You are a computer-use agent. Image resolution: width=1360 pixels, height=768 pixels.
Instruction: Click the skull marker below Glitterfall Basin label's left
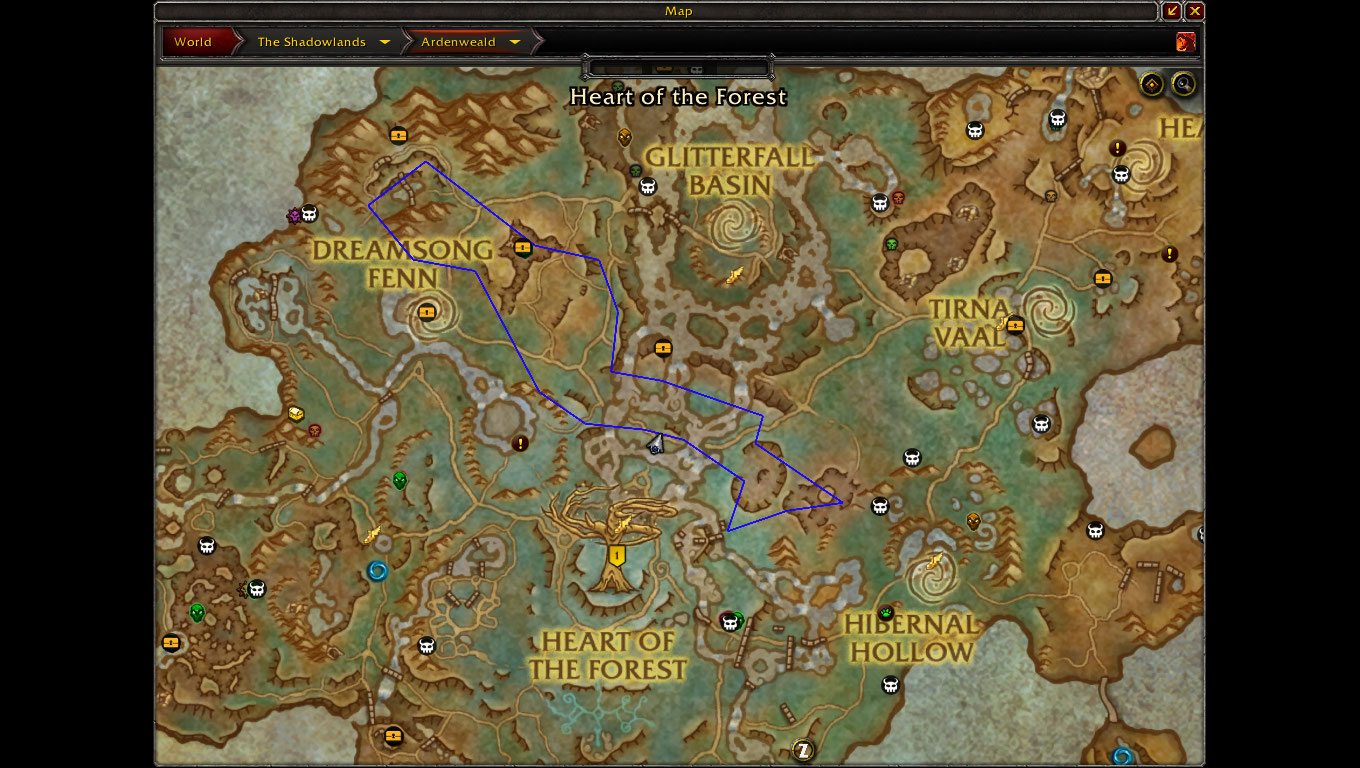(x=648, y=186)
